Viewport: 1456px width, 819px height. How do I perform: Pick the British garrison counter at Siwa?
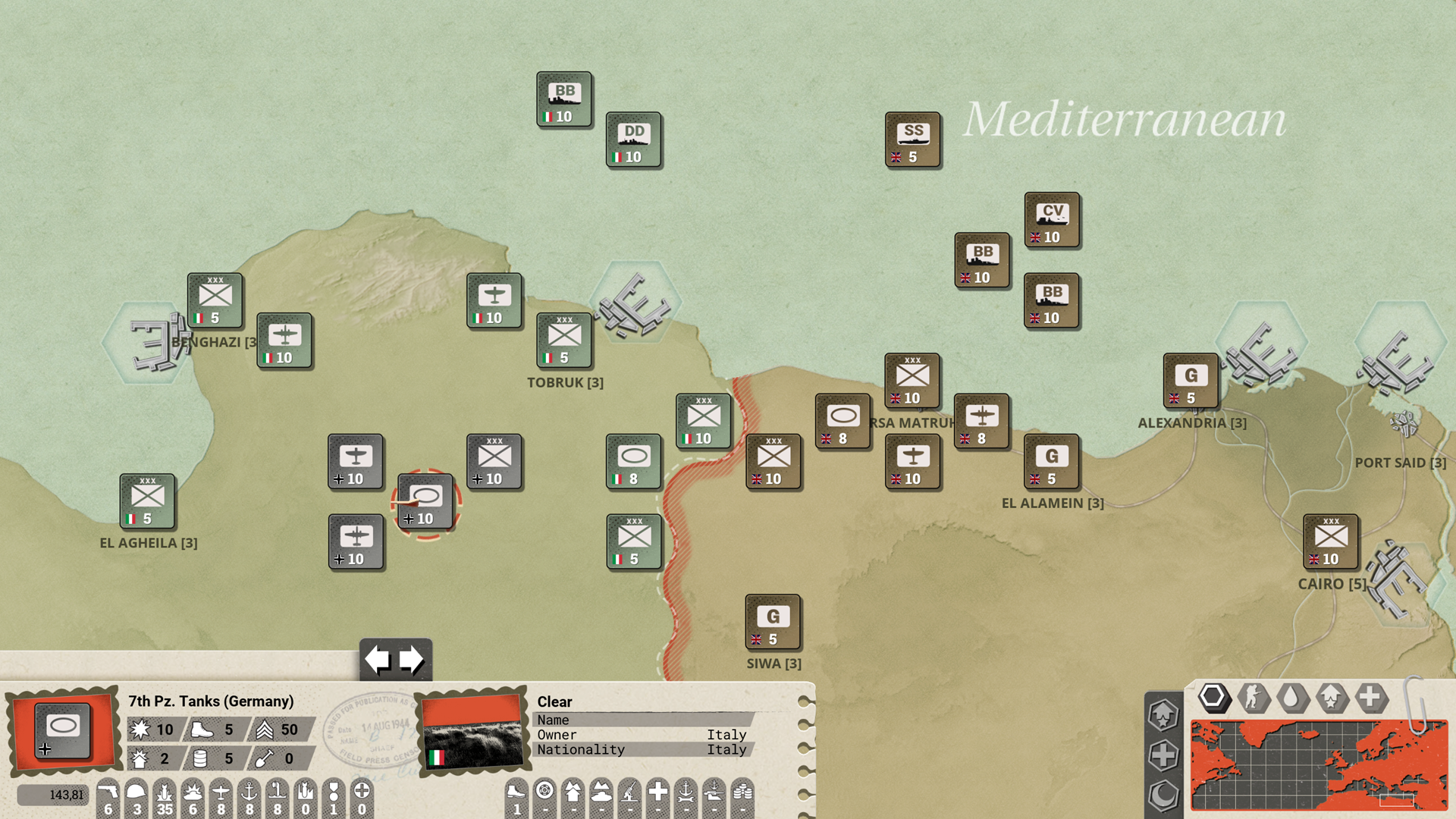coord(773,623)
